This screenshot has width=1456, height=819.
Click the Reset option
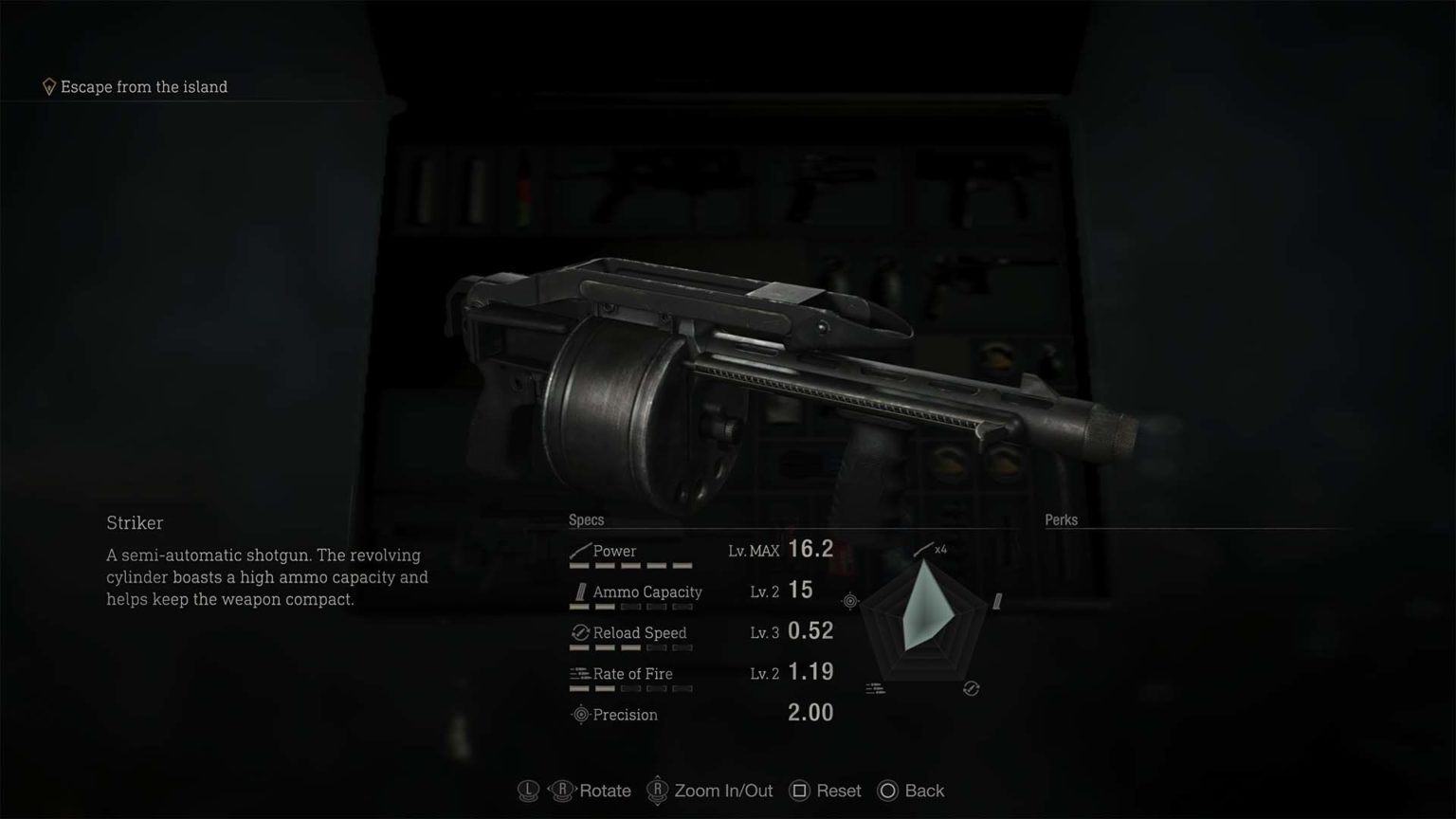point(838,790)
